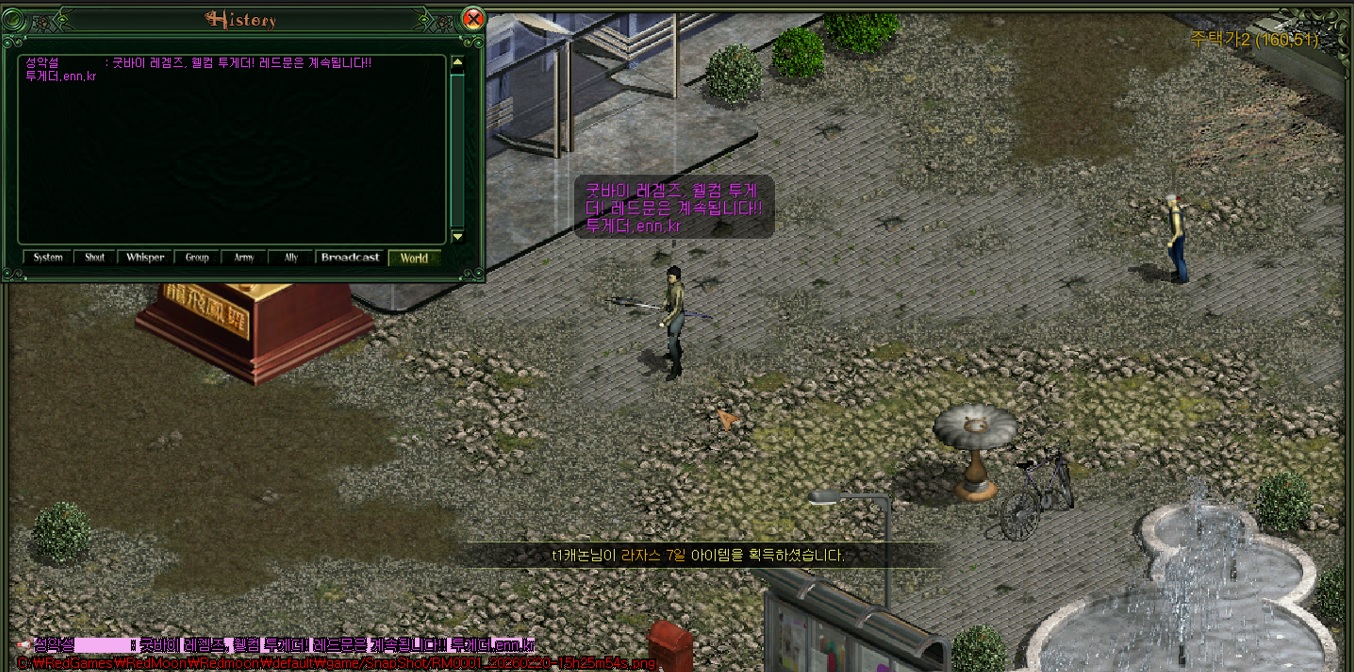This screenshot has width=1354, height=672.
Task: Click the History scroll-up arrow
Action: 458,63
